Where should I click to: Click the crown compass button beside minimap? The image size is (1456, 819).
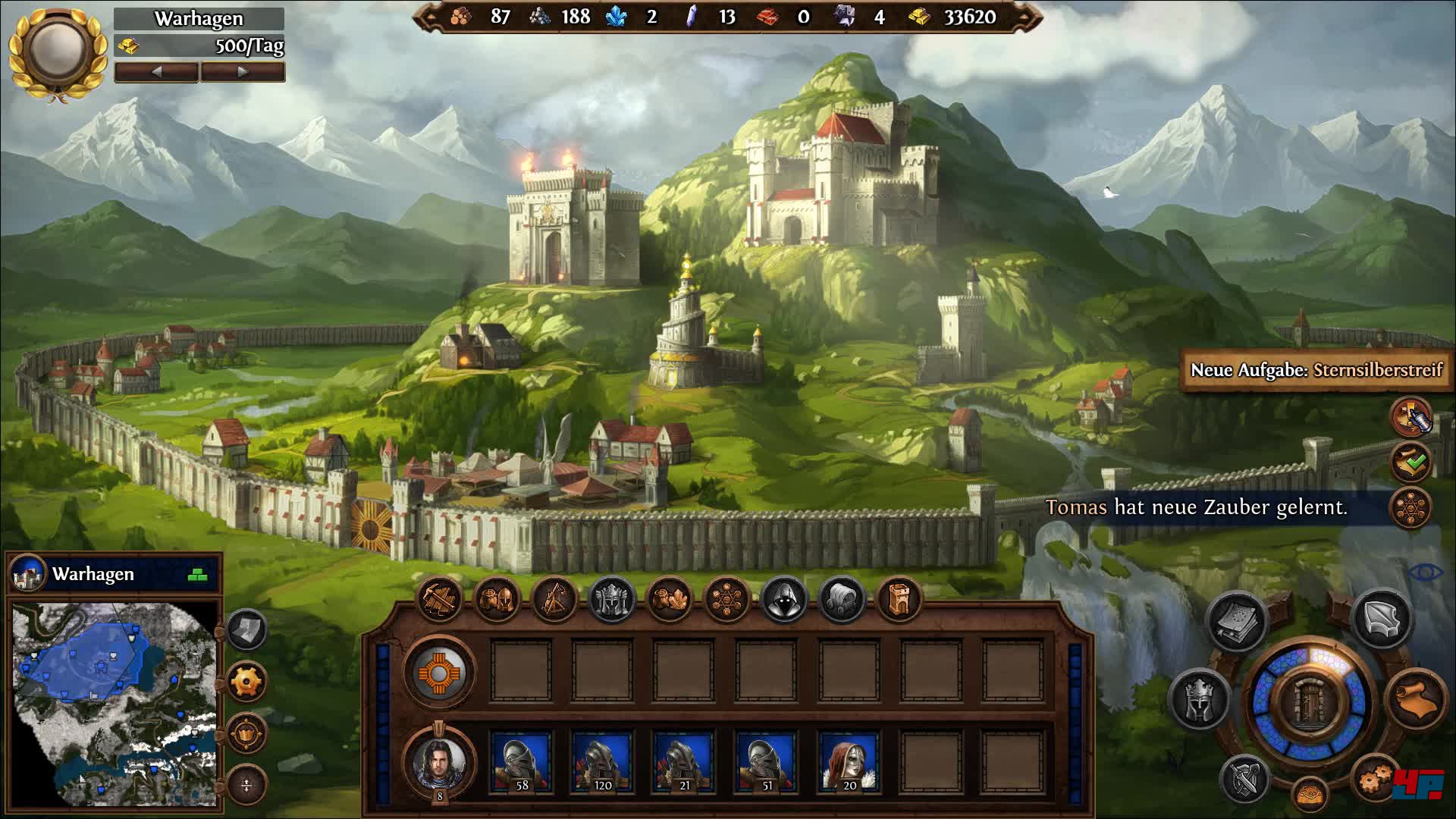246,733
